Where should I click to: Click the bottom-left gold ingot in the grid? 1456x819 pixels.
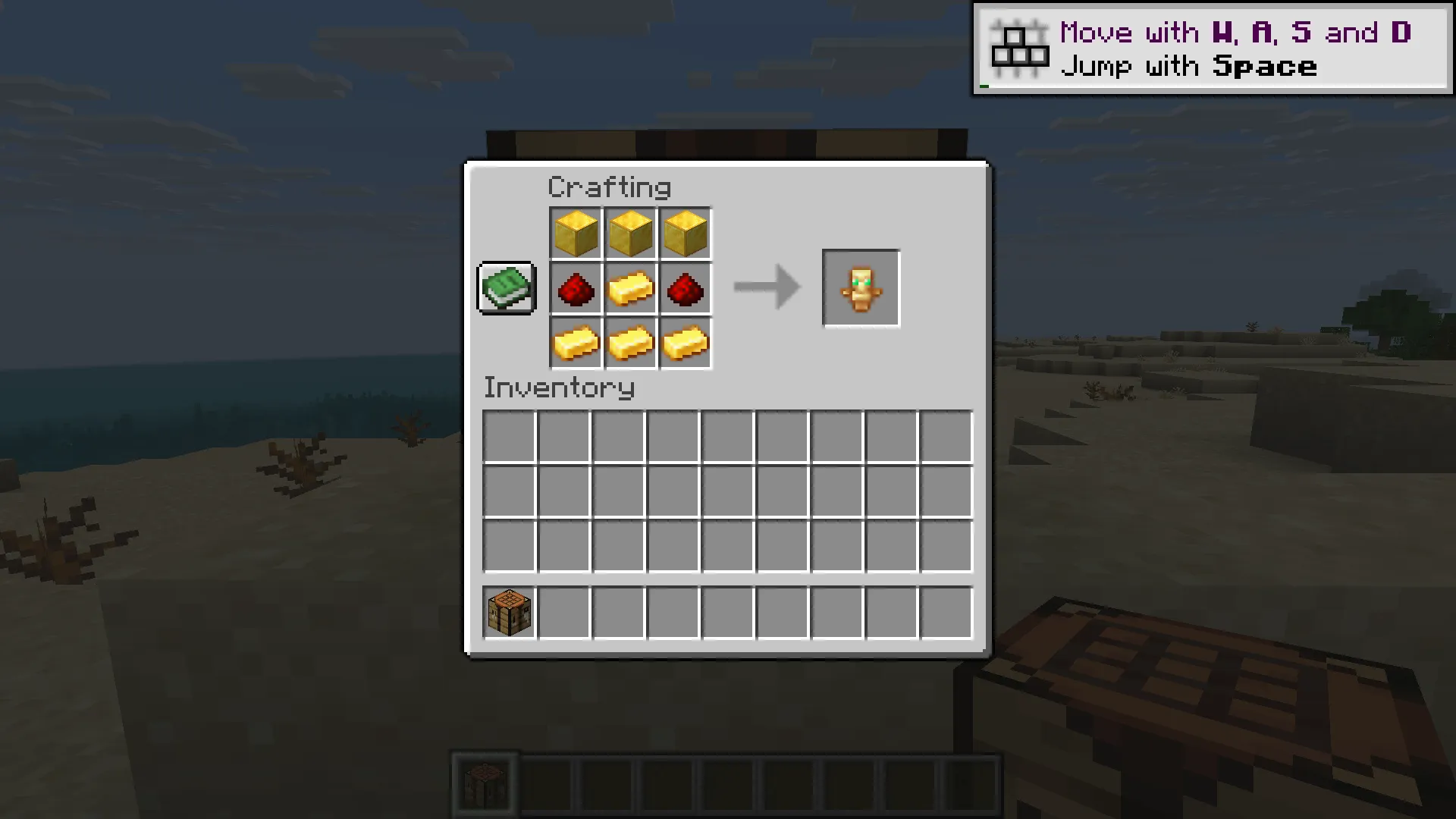coord(575,344)
